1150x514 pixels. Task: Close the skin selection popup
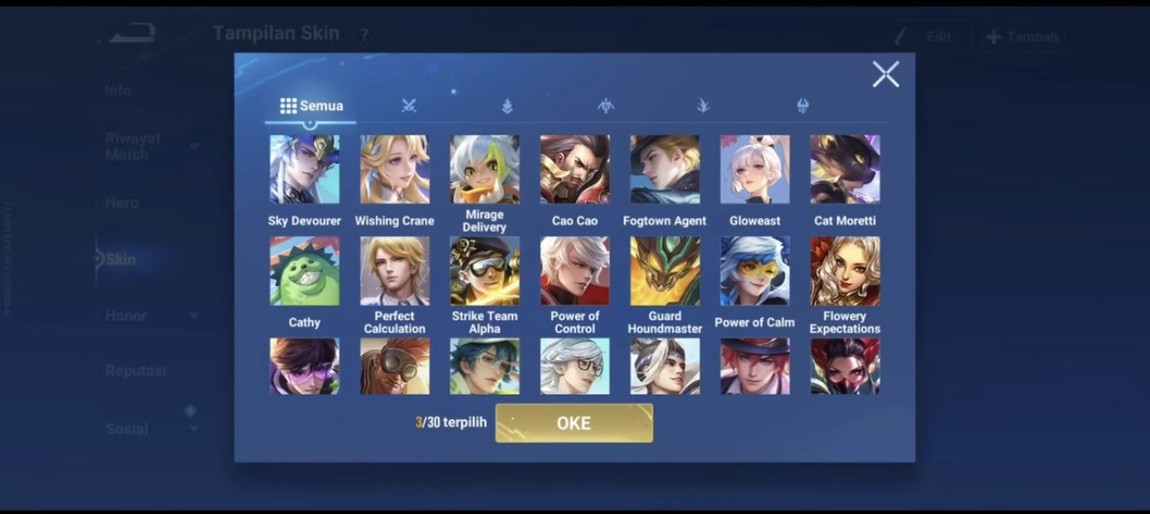pos(885,74)
